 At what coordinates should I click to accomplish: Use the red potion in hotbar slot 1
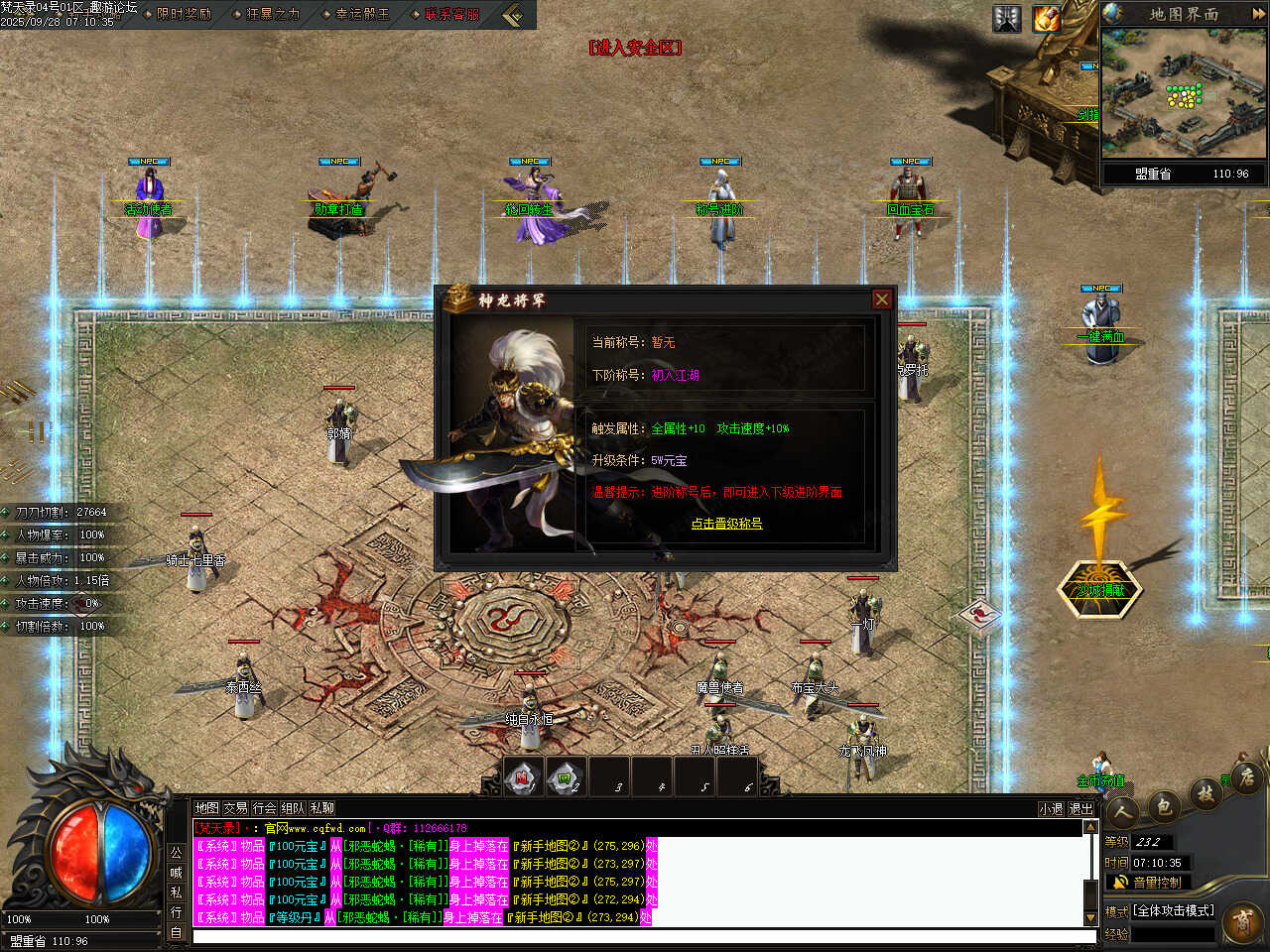coord(522,778)
